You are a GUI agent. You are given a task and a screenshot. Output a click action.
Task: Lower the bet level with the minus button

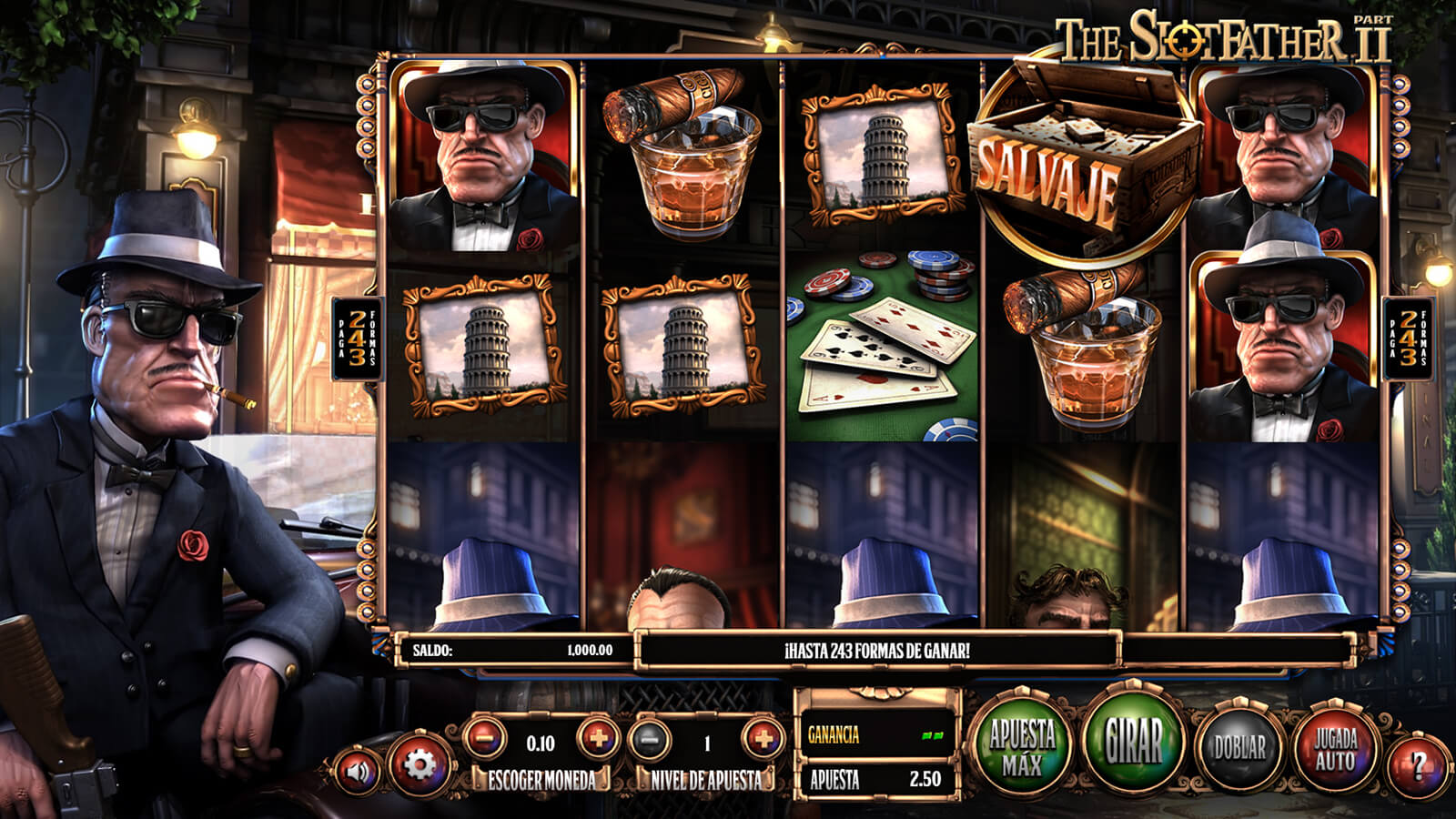point(650,740)
